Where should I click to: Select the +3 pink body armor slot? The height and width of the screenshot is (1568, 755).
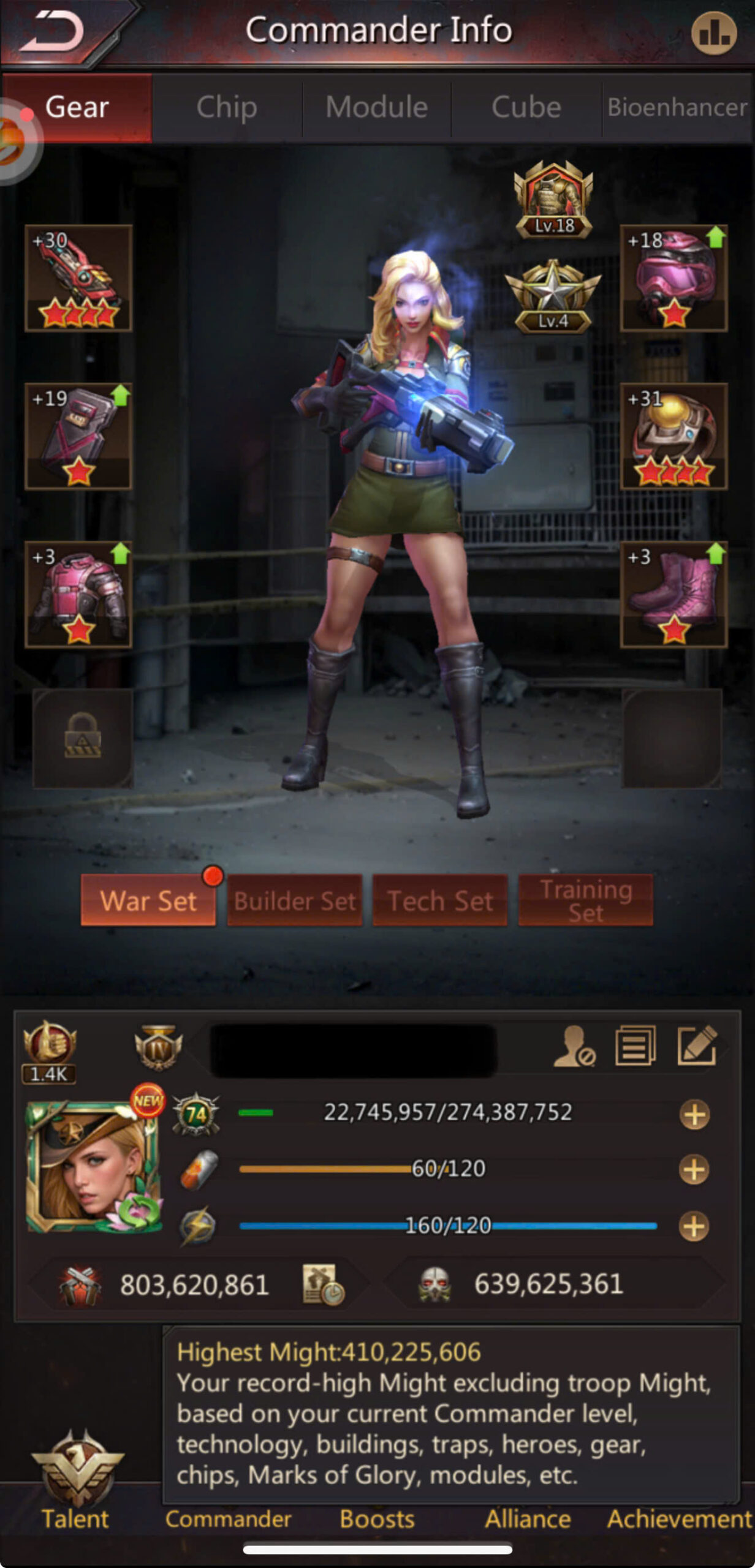point(78,594)
